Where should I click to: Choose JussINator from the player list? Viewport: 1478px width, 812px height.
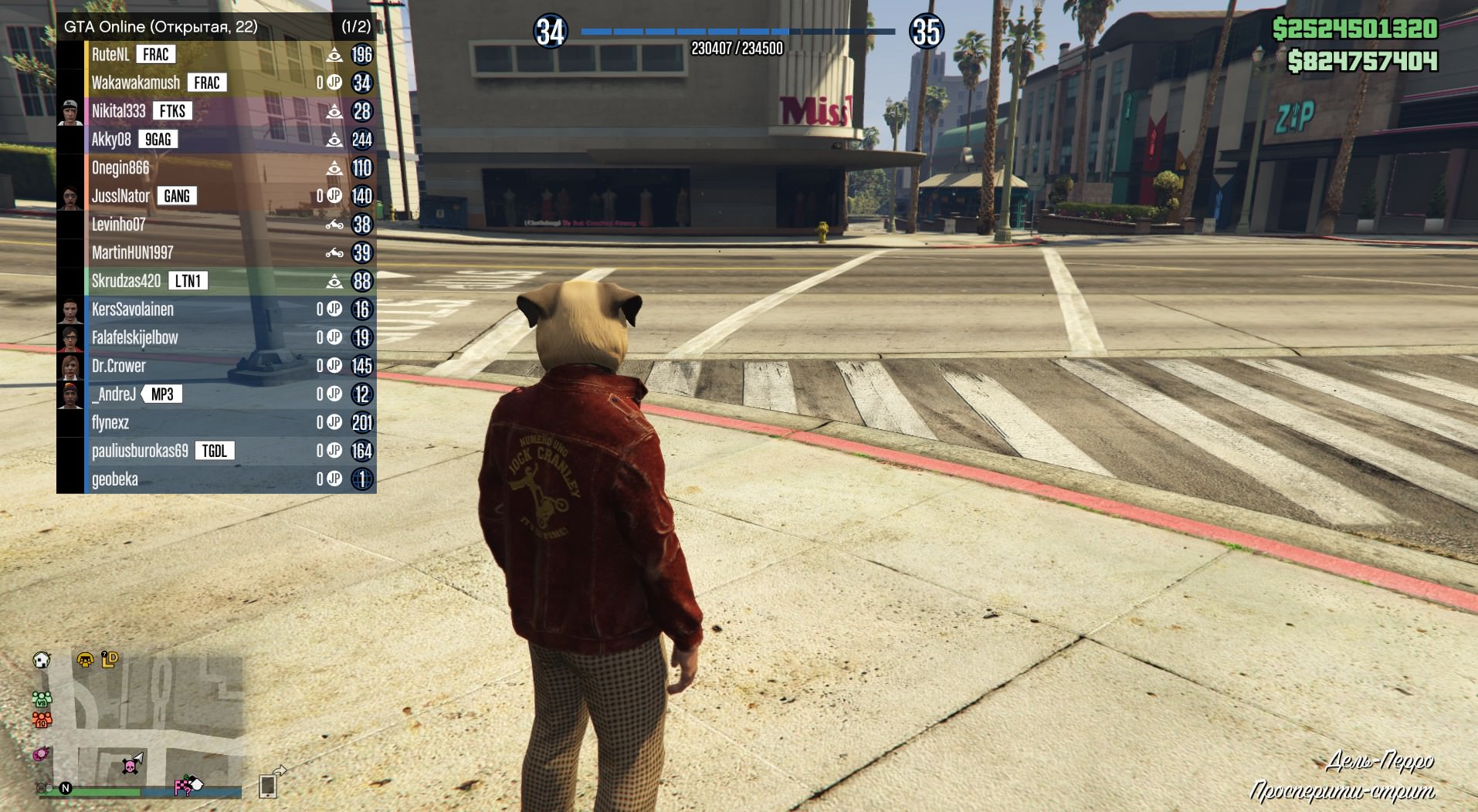tap(120, 196)
